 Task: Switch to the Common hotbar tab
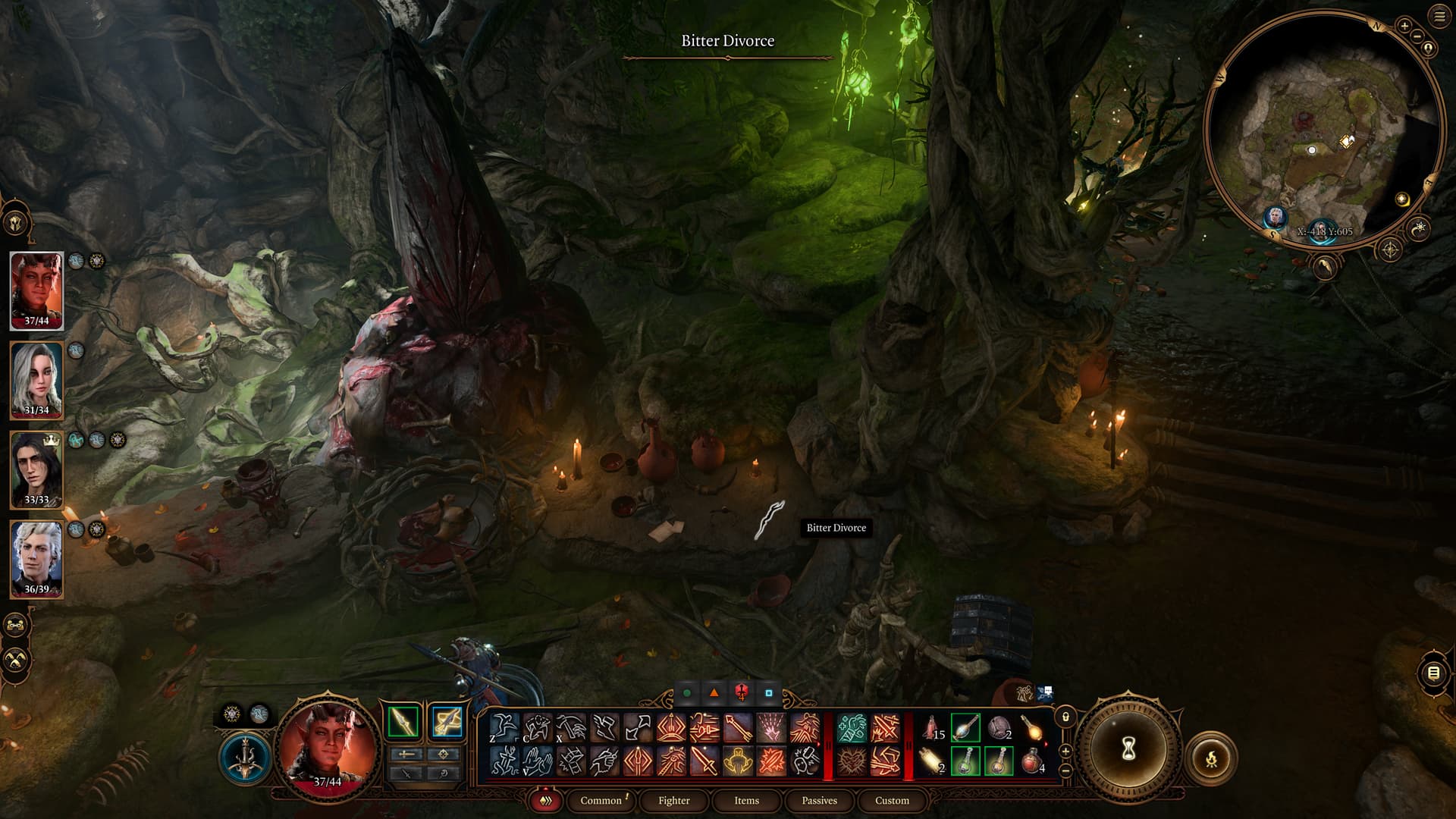click(601, 800)
